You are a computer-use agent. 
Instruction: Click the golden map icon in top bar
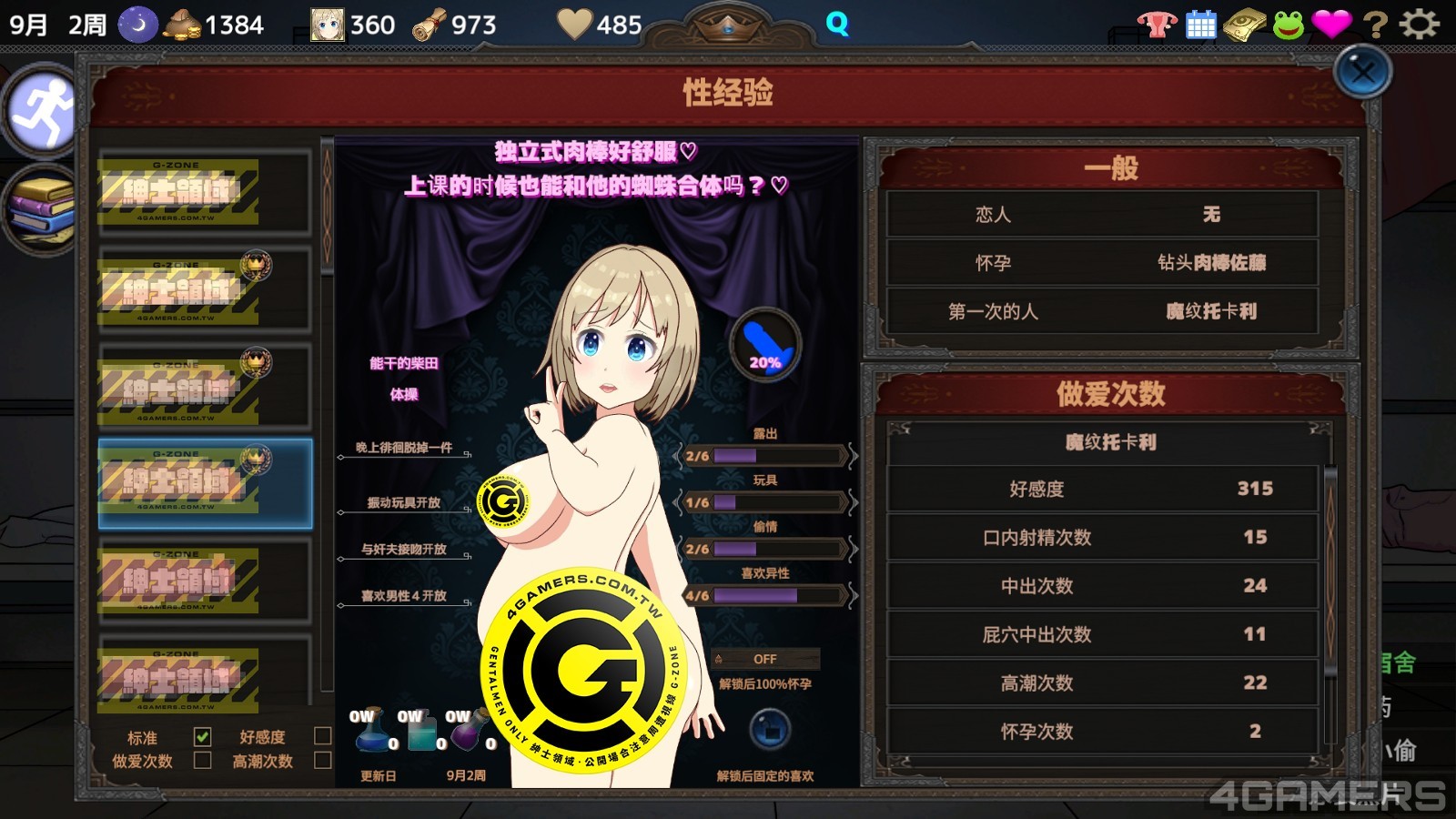pos(1244,25)
